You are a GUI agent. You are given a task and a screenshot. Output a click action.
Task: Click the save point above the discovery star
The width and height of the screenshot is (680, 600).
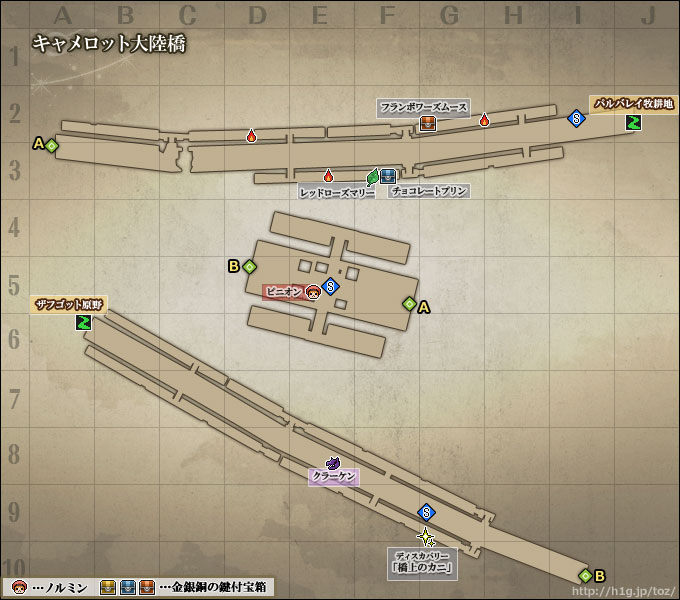pyautogui.click(x=426, y=512)
